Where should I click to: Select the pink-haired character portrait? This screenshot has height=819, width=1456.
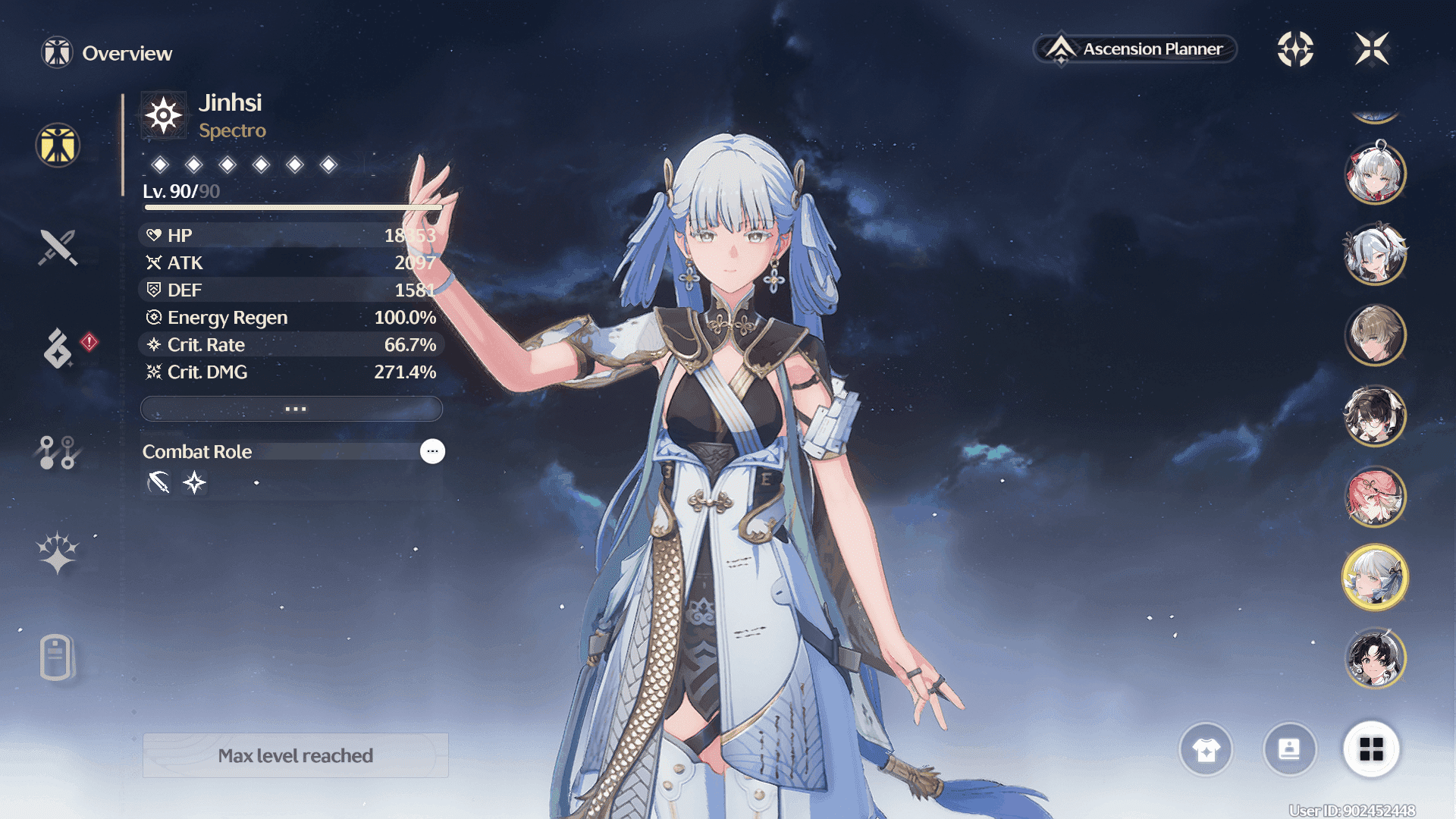[x=1375, y=497]
